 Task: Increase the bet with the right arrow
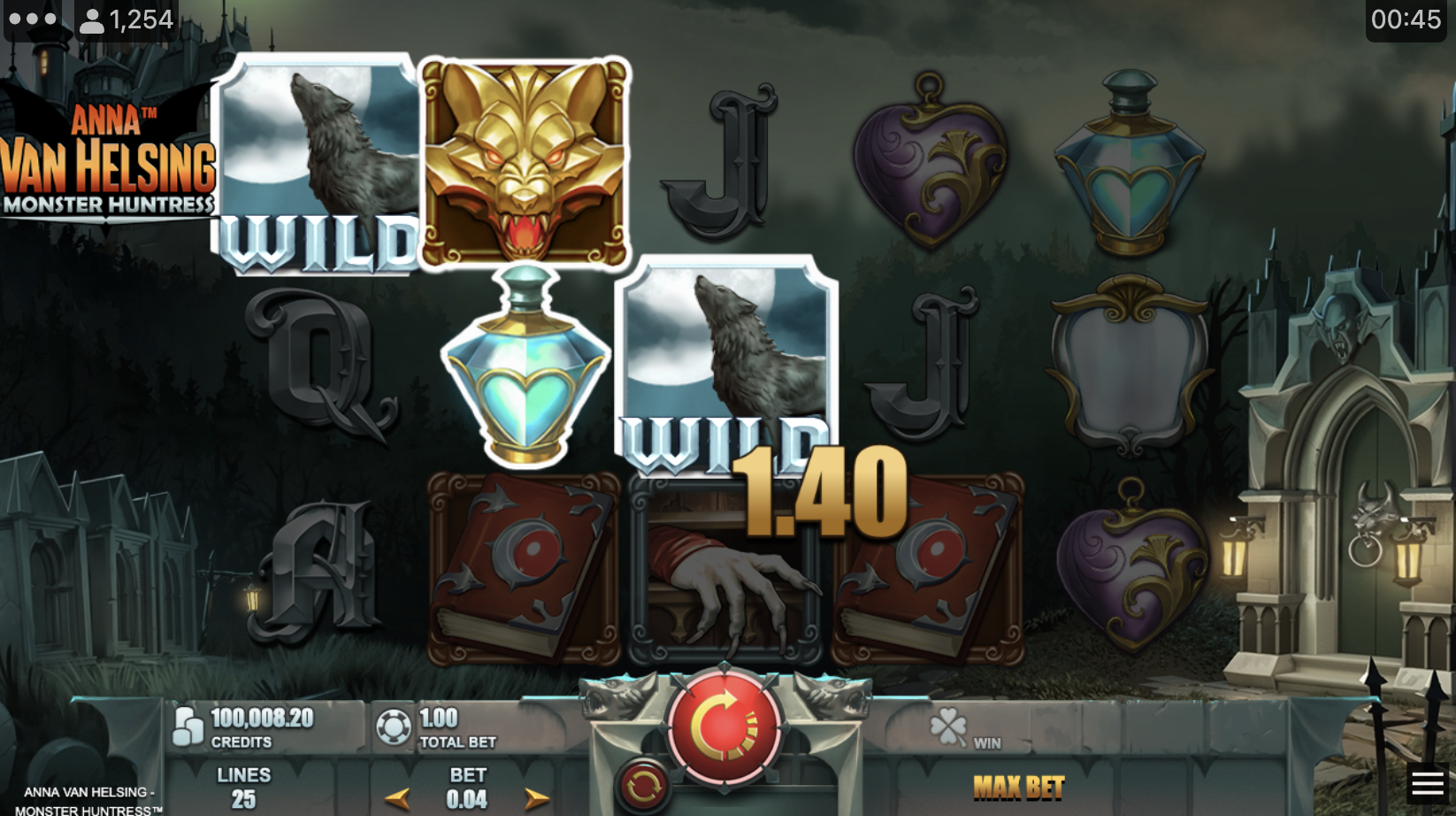[x=536, y=799]
